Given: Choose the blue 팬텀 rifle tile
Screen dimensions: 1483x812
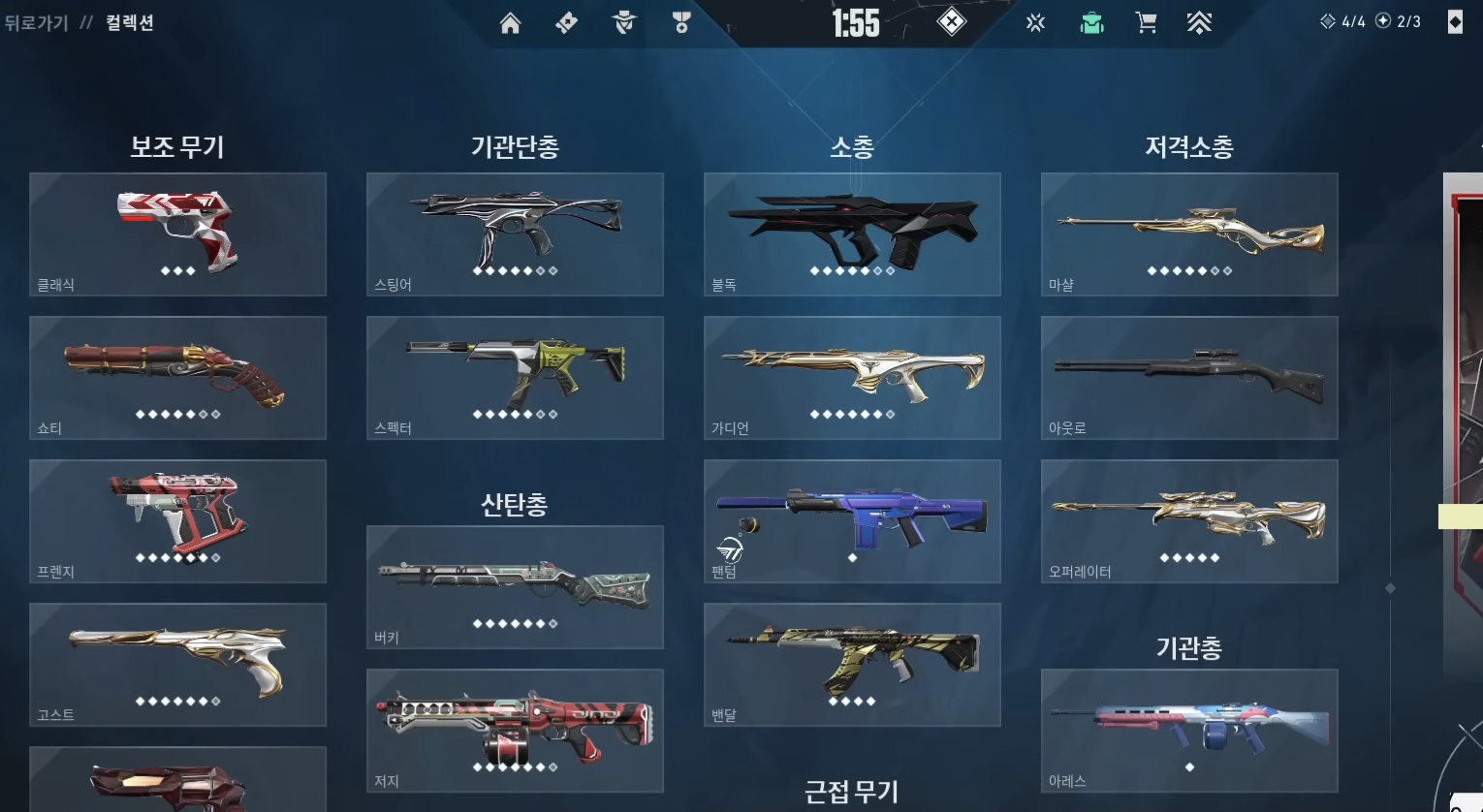Looking at the screenshot, I should pos(852,520).
